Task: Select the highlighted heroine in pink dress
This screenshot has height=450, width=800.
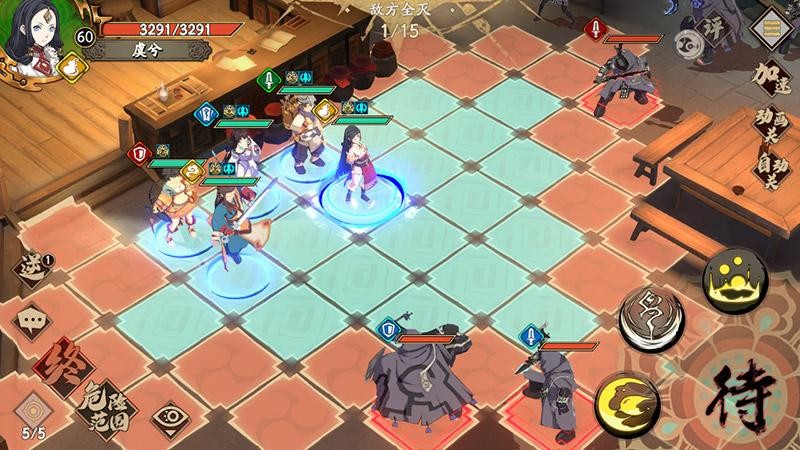Action: click(356, 165)
